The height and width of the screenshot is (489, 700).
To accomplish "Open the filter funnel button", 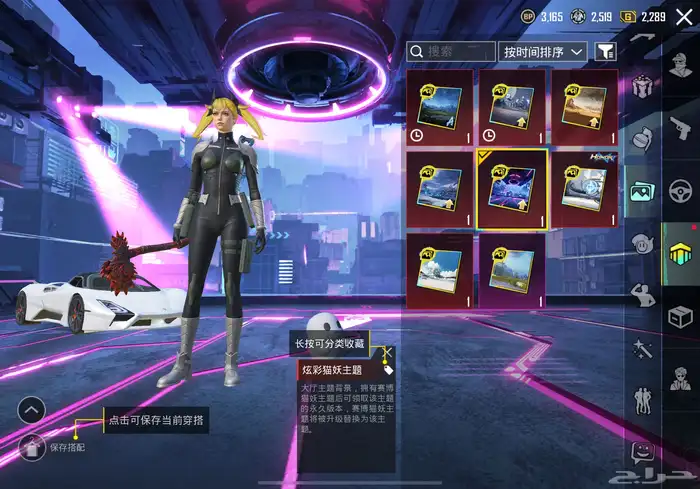I will 605,51.
